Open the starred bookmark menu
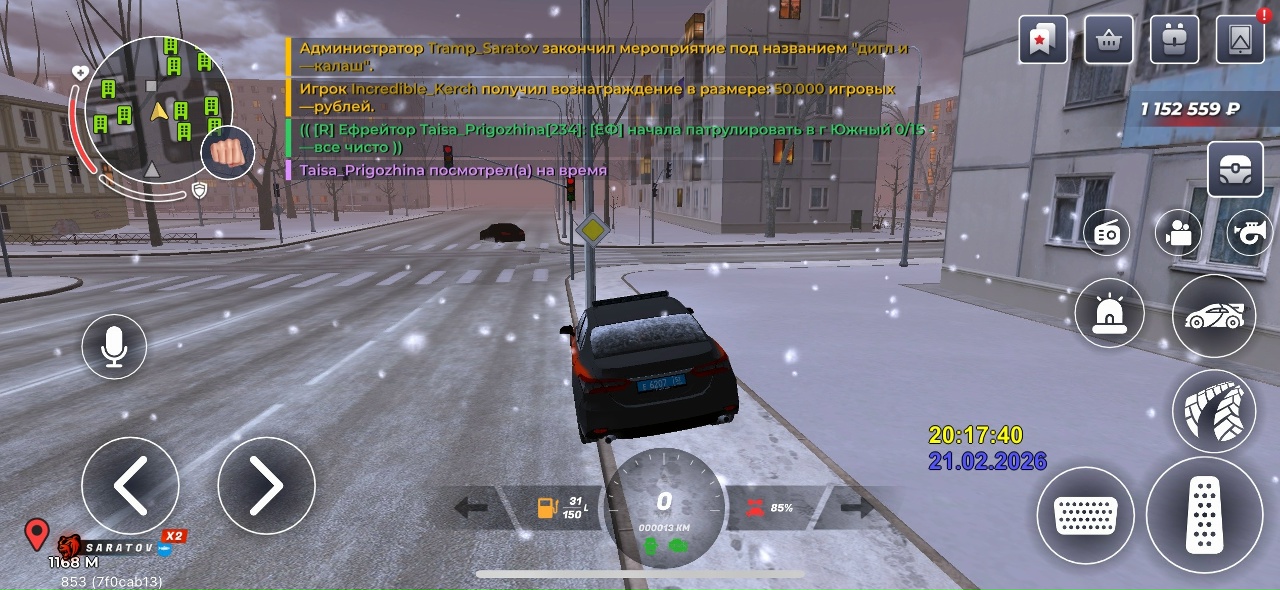The image size is (1280, 590). pyautogui.click(x=1044, y=40)
